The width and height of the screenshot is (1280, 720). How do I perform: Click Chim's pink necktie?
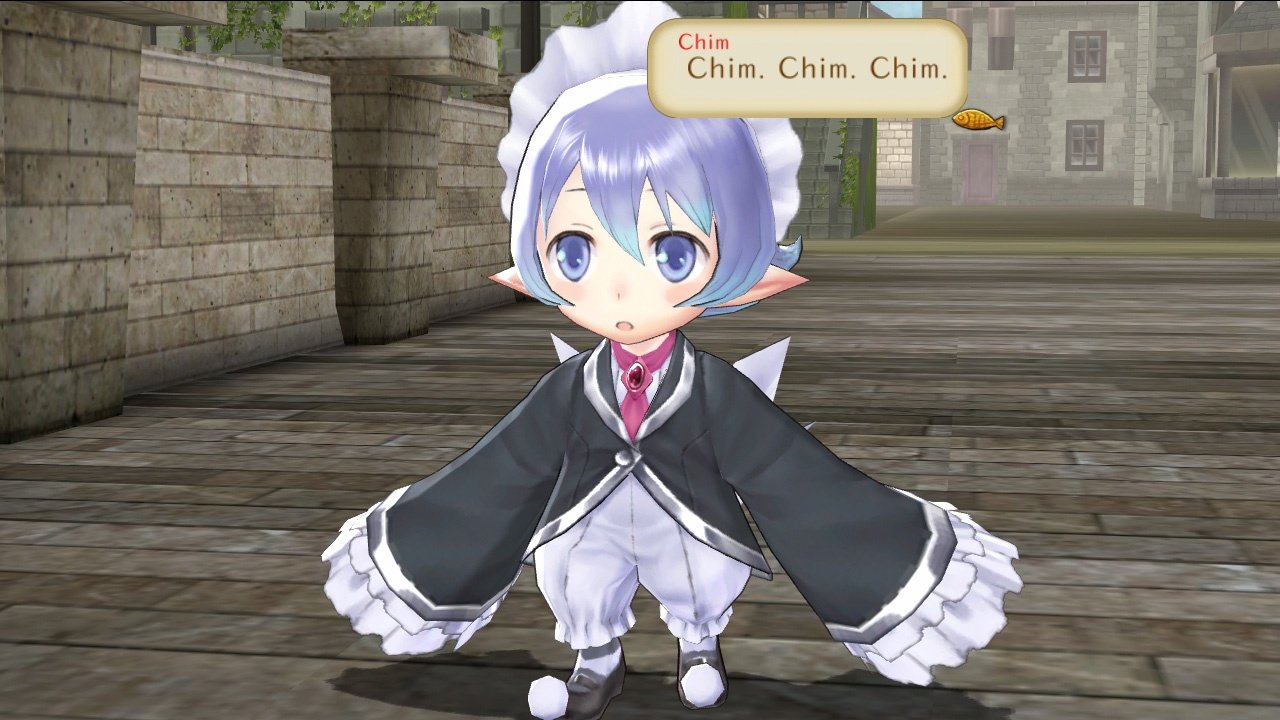pos(633,414)
